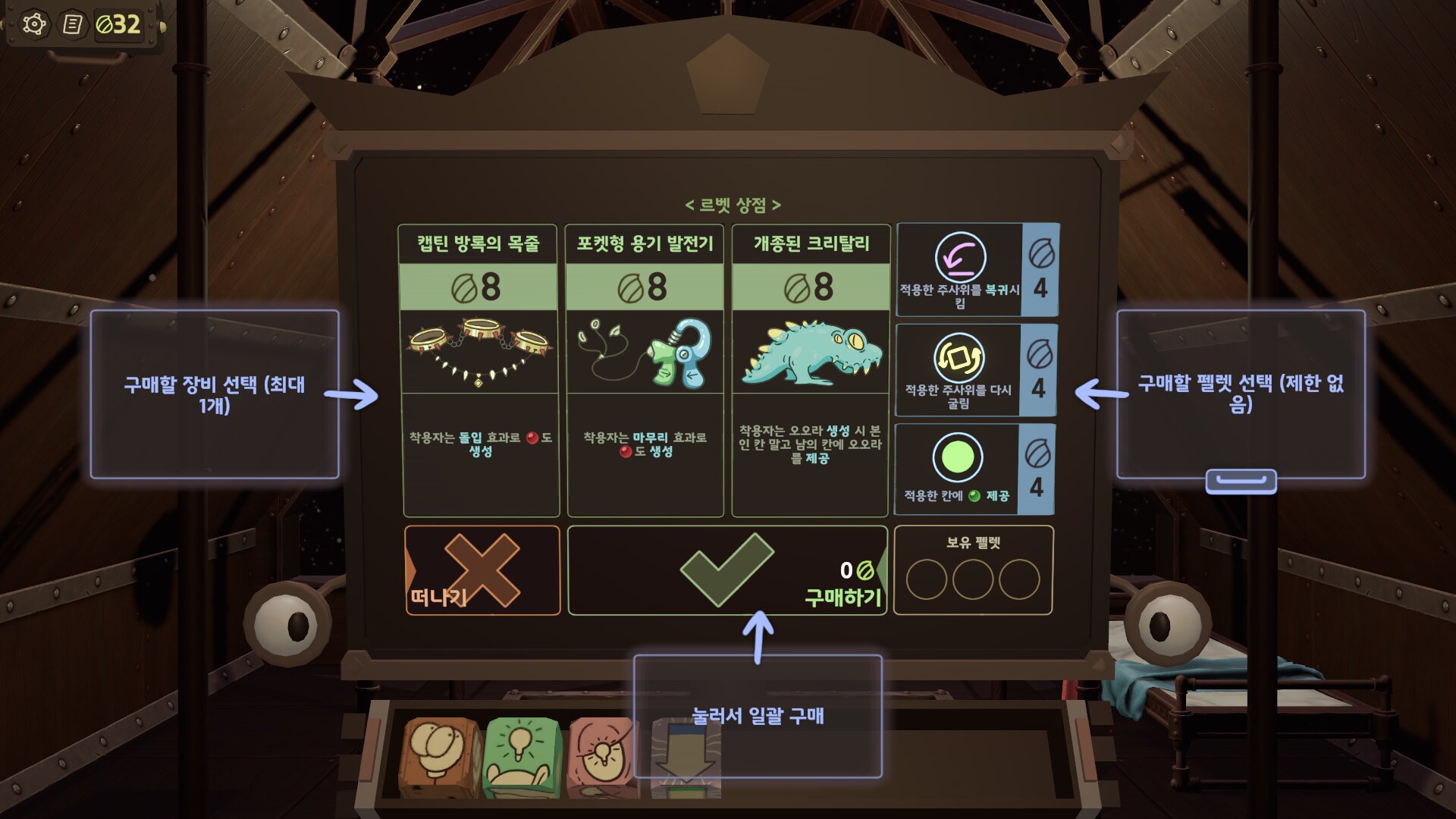This screenshot has height=819, width=1456.
Task: Select the brown brain dice
Action: point(441,756)
